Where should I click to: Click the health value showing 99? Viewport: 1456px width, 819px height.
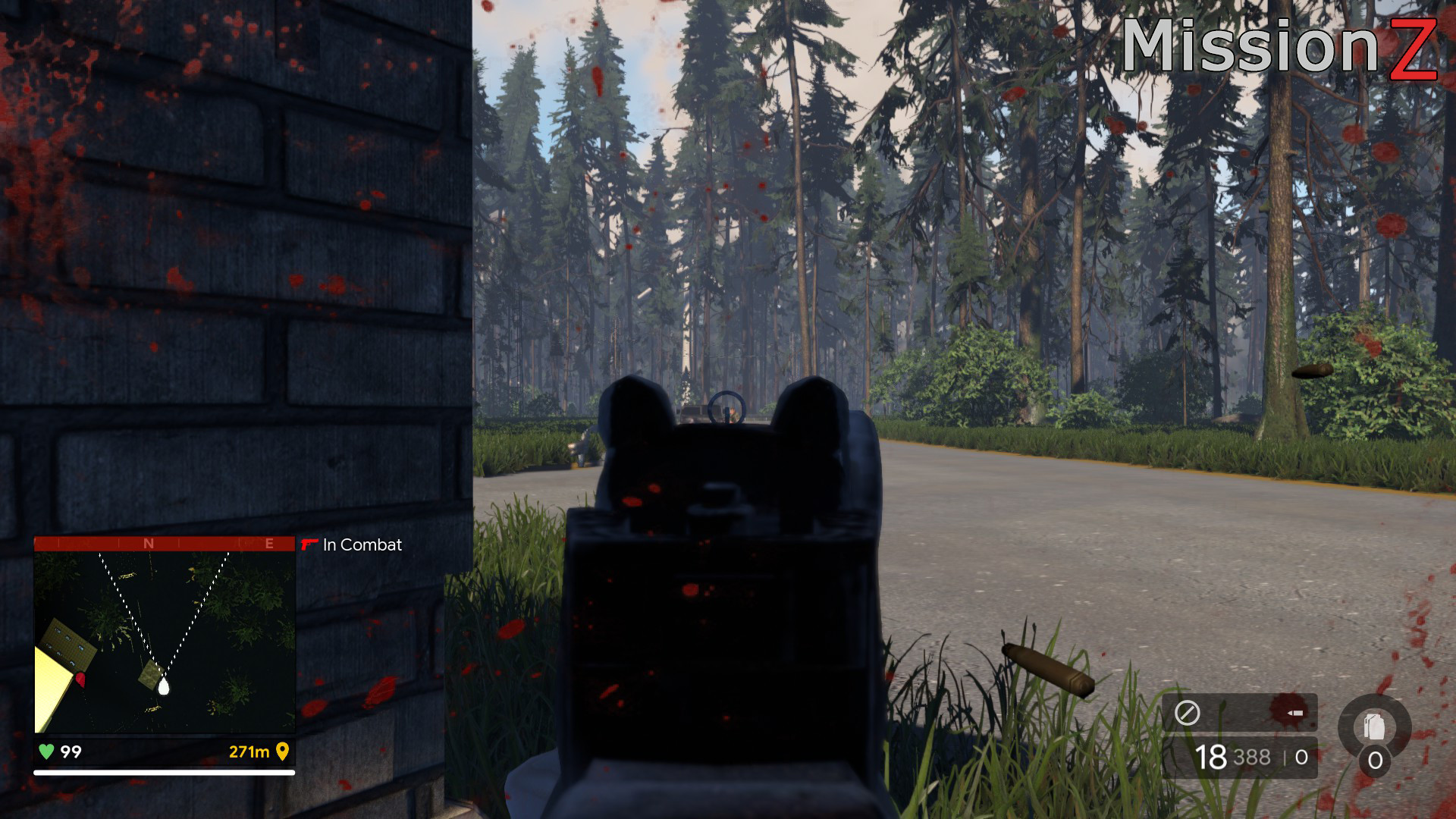click(70, 751)
